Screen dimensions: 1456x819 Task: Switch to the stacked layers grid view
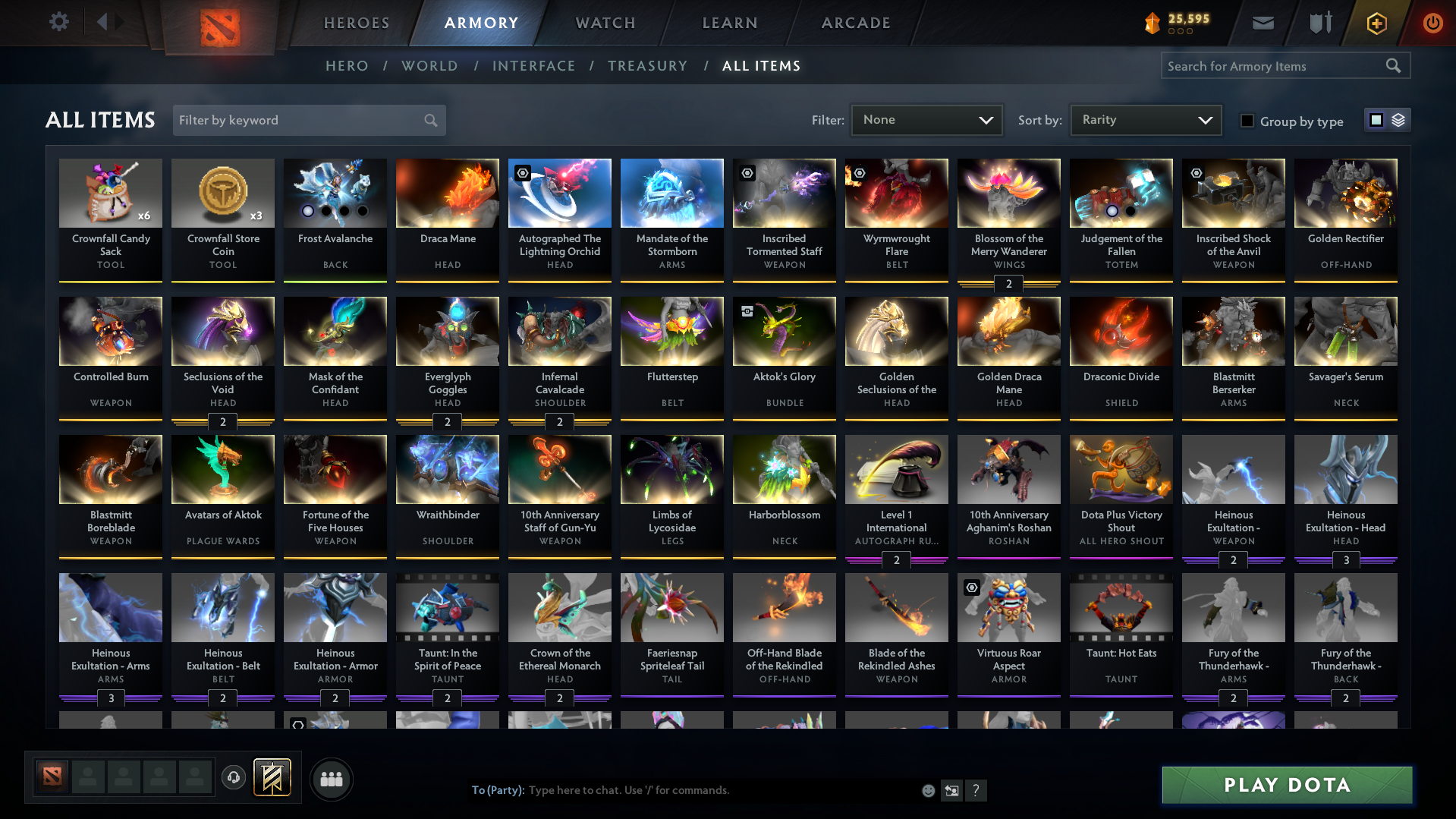pos(1398,120)
